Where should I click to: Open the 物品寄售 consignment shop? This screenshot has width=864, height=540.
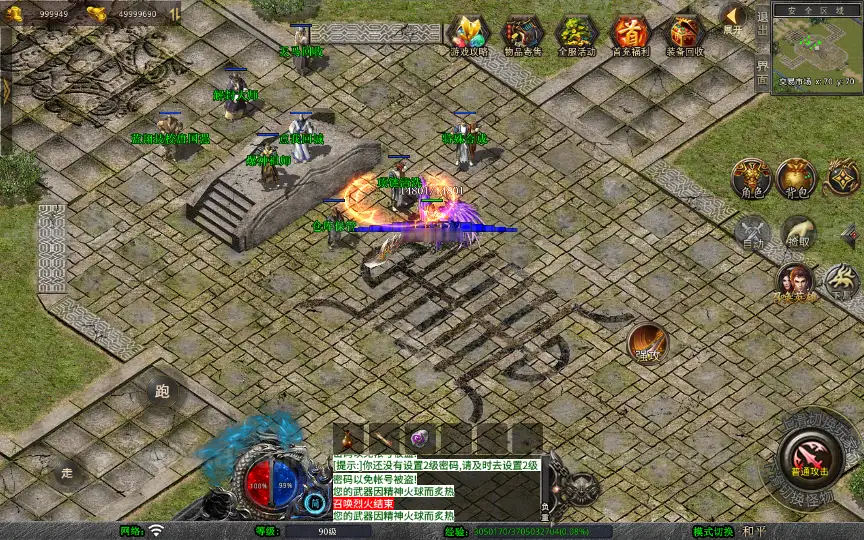point(522,35)
